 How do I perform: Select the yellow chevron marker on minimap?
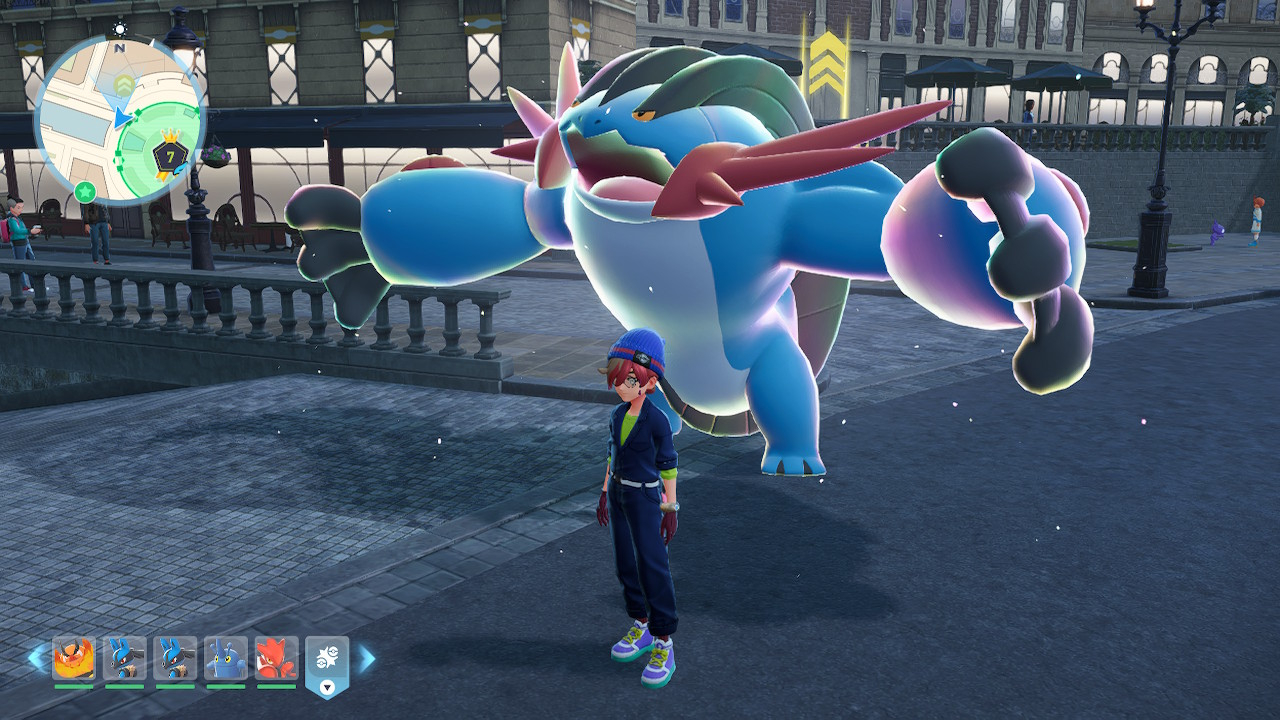(124, 82)
